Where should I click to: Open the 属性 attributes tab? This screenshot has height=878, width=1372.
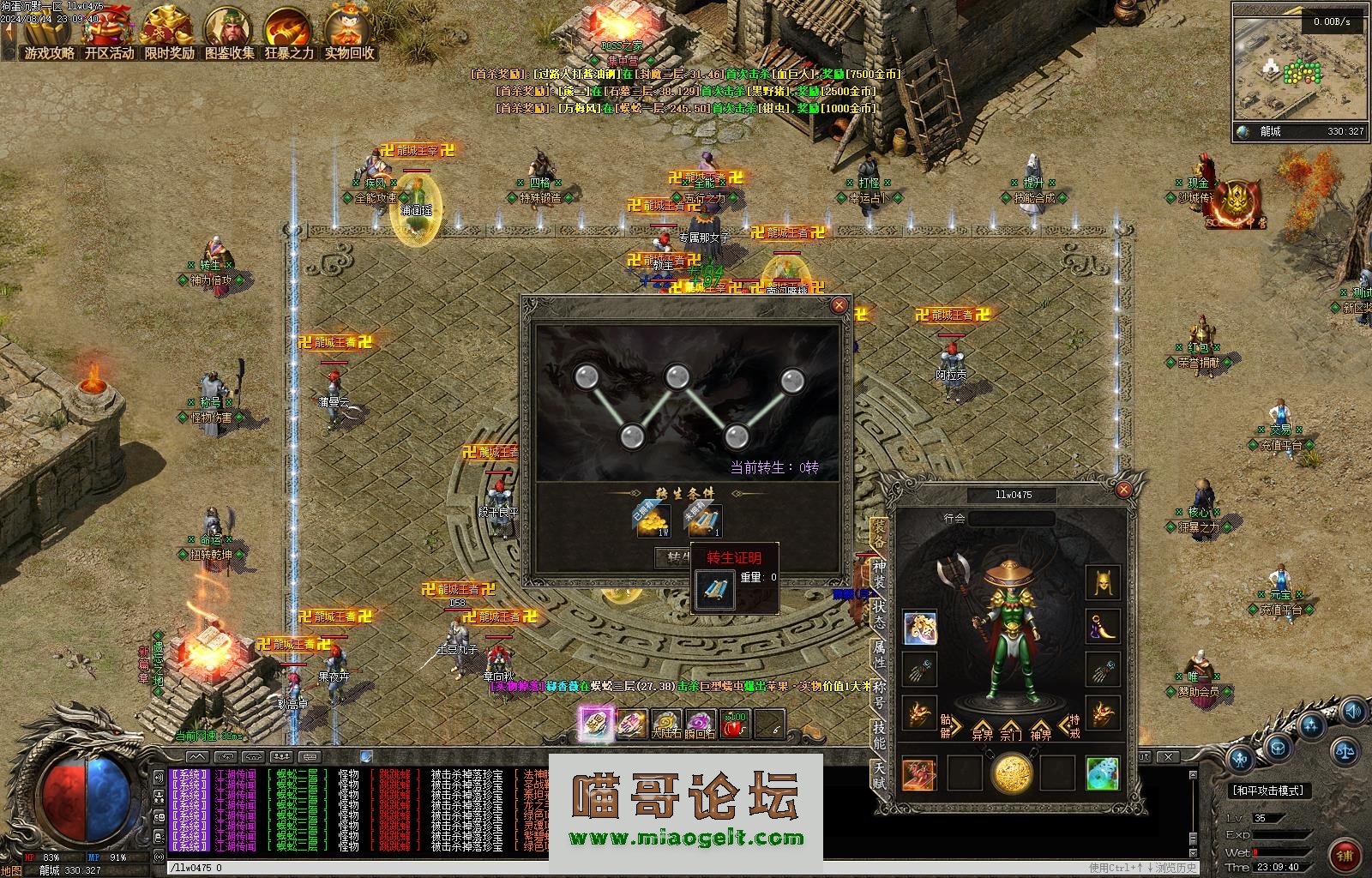(x=879, y=653)
